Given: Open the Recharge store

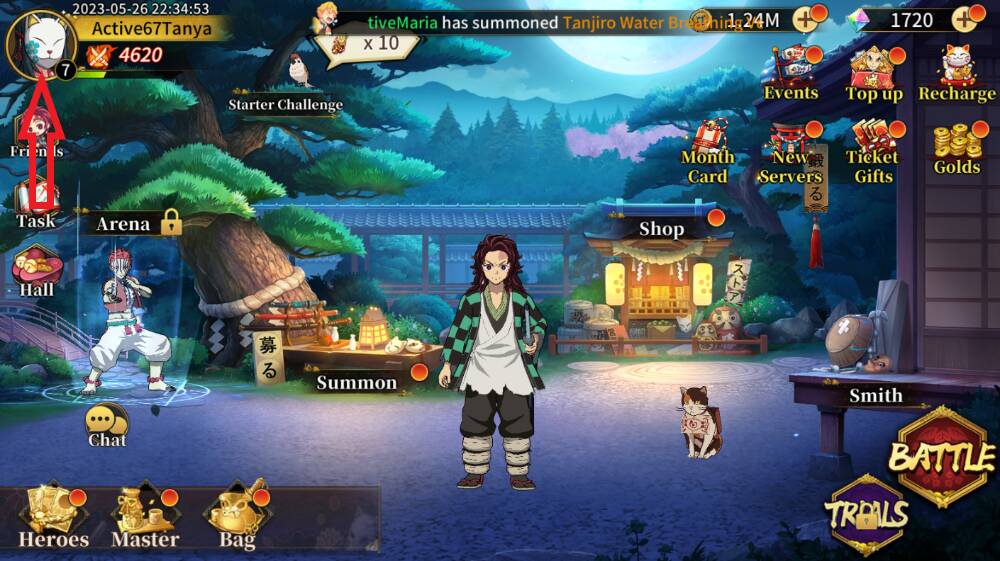Looking at the screenshot, I should pyautogui.click(x=957, y=77).
